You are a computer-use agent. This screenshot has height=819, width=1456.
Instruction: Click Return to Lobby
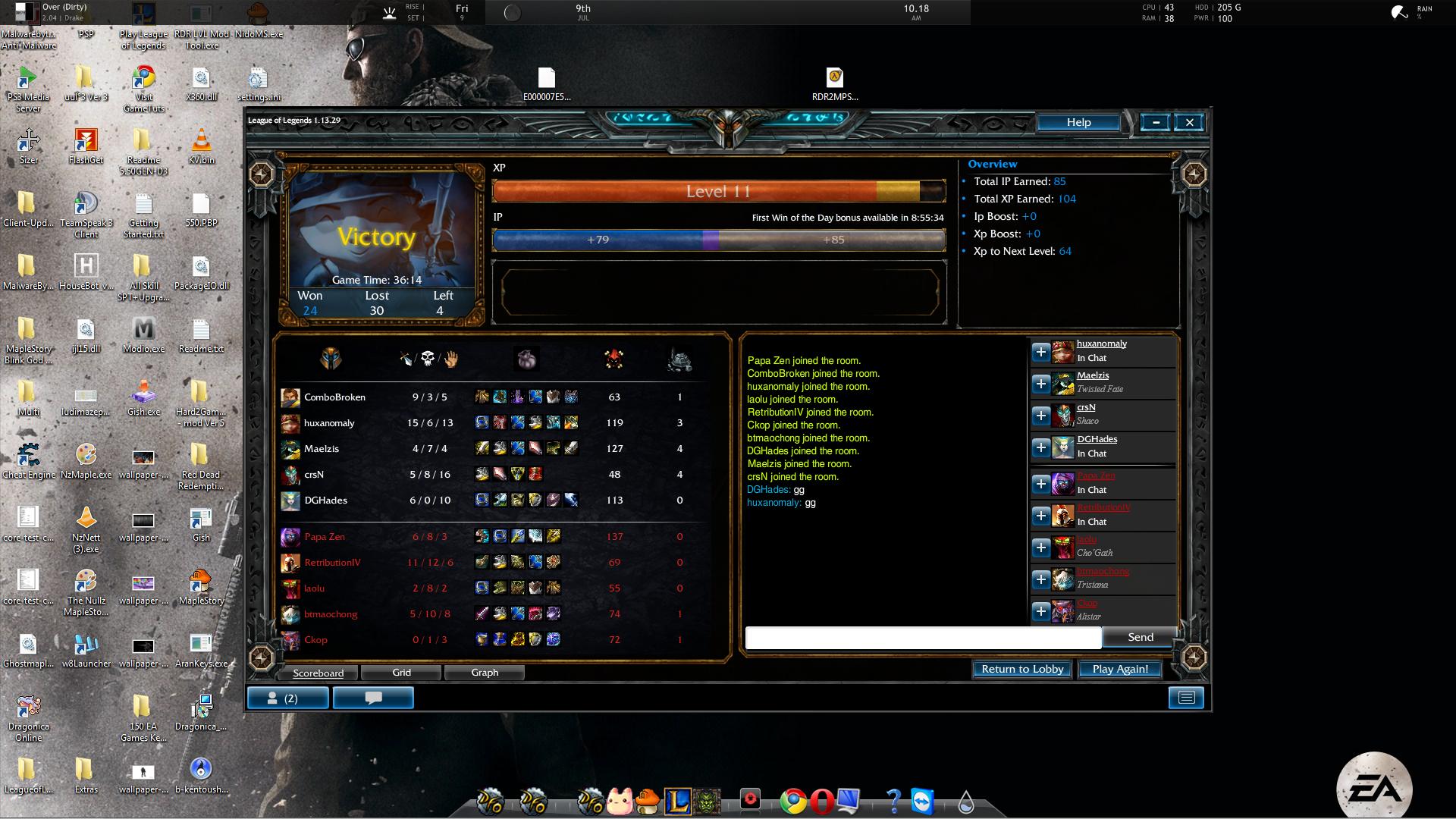[x=1022, y=669]
